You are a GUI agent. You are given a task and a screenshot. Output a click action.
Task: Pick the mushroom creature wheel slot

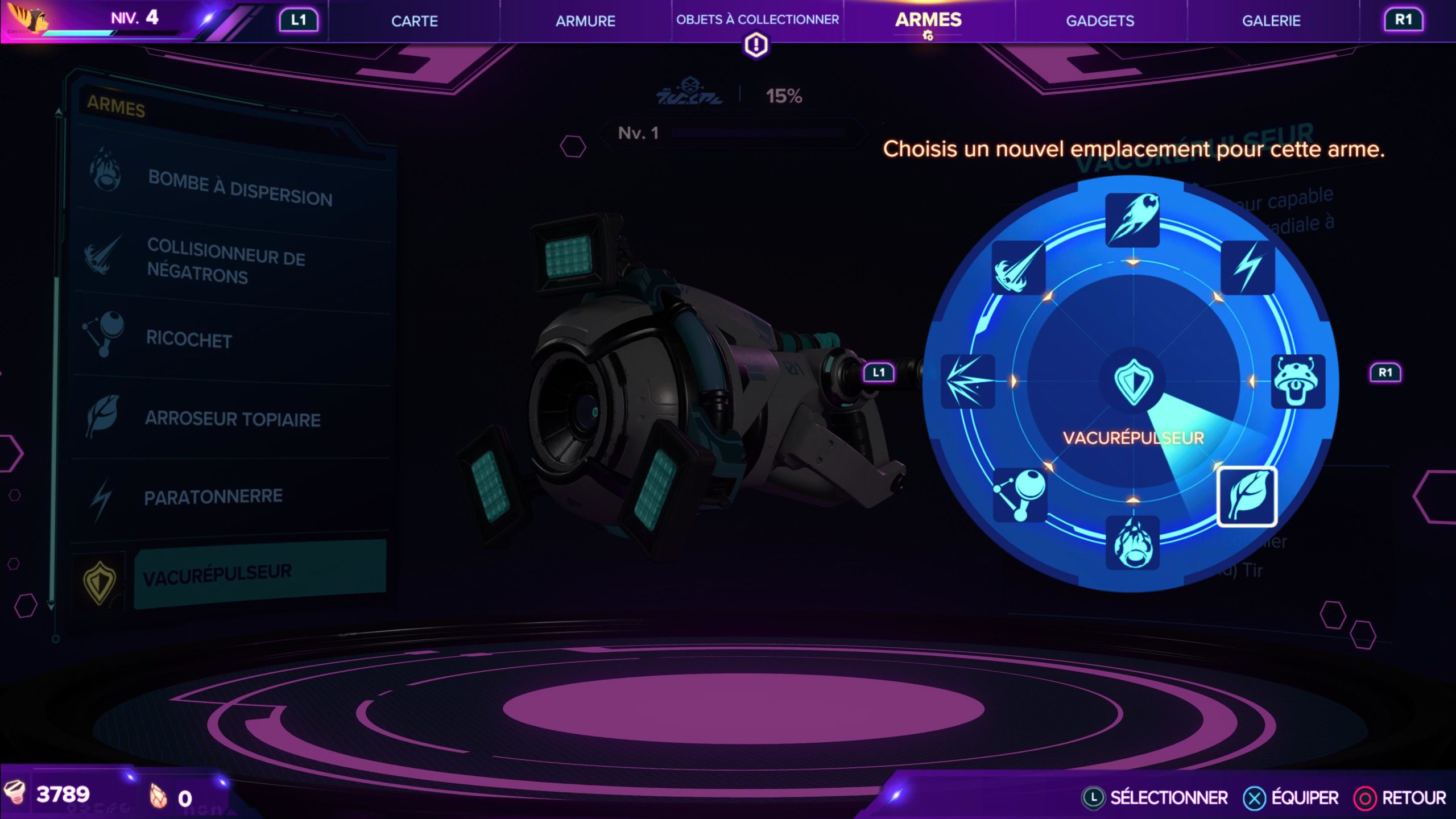tap(1297, 381)
